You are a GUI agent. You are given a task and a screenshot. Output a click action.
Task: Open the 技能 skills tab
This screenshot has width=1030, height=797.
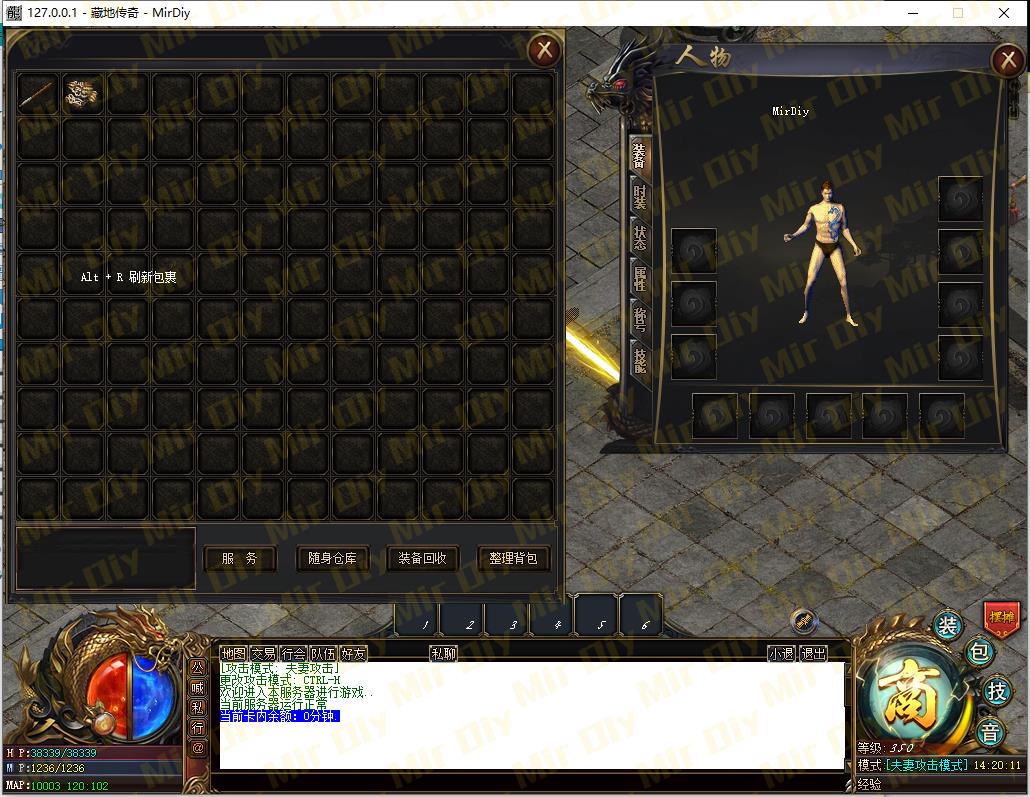(640, 360)
